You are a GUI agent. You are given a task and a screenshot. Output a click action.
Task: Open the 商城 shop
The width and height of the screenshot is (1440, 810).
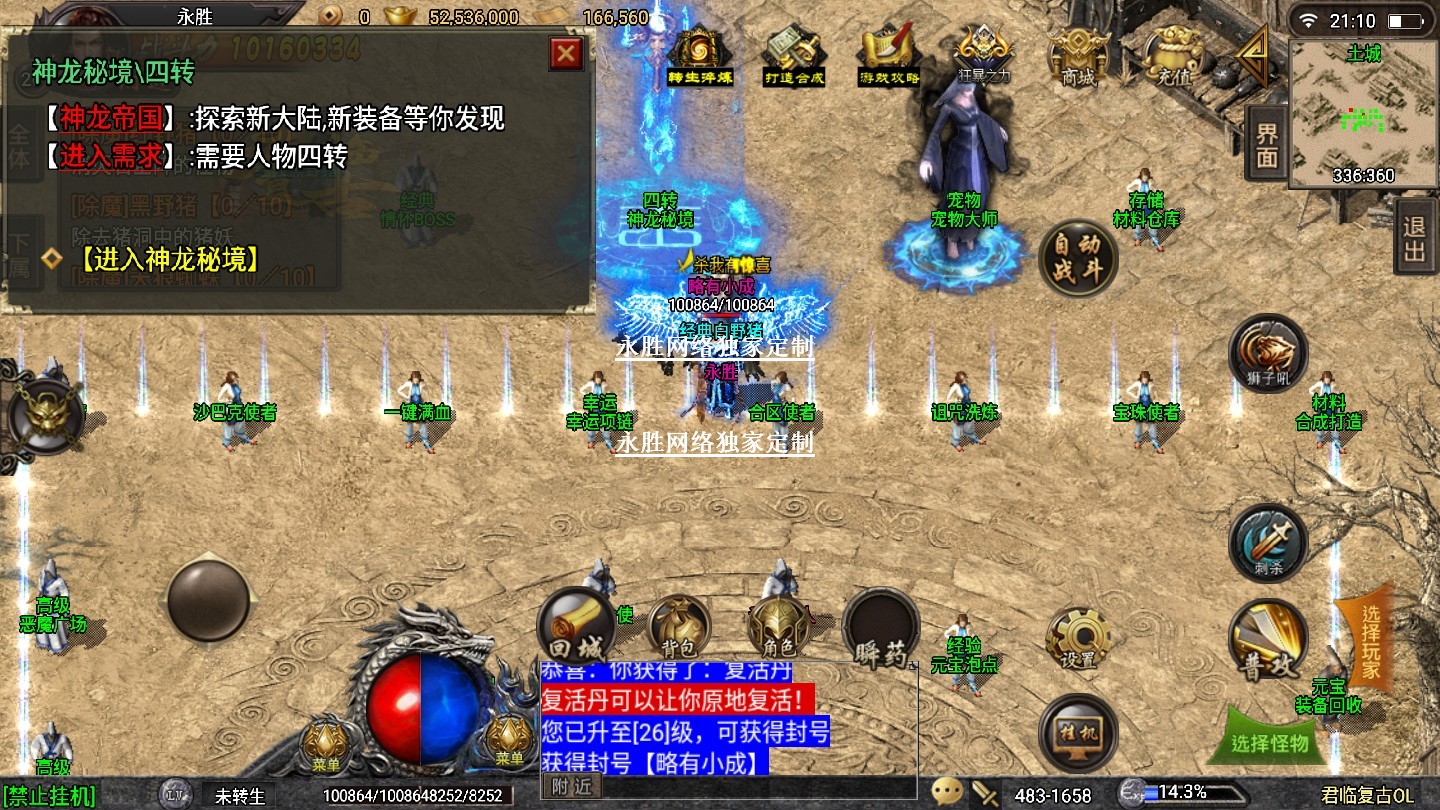pyautogui.click(x=1078, y=56)
